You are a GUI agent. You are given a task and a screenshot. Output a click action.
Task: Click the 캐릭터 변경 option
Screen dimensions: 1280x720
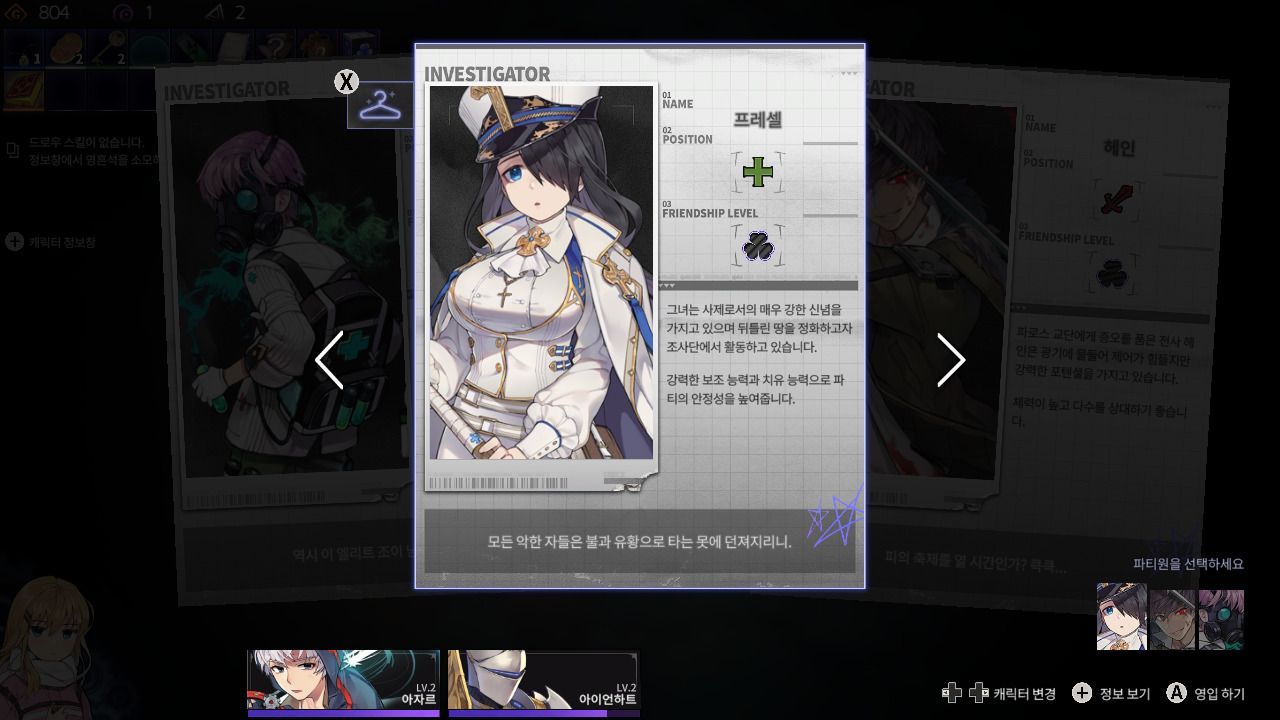pos(999,693)
